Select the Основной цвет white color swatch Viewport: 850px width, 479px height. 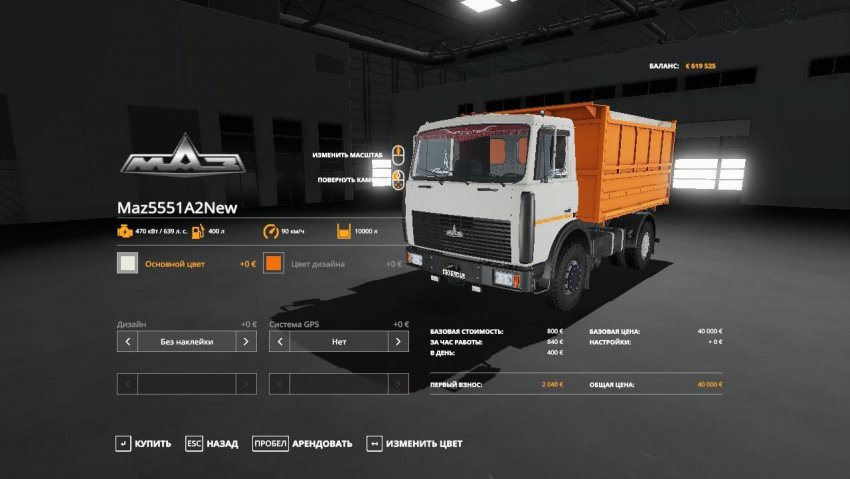tap(128, 264)
